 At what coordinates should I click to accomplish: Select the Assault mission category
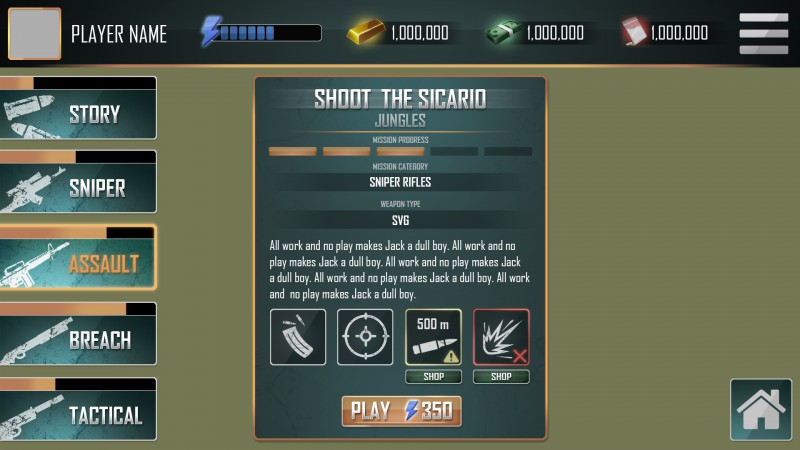click(x=78, y=263)
